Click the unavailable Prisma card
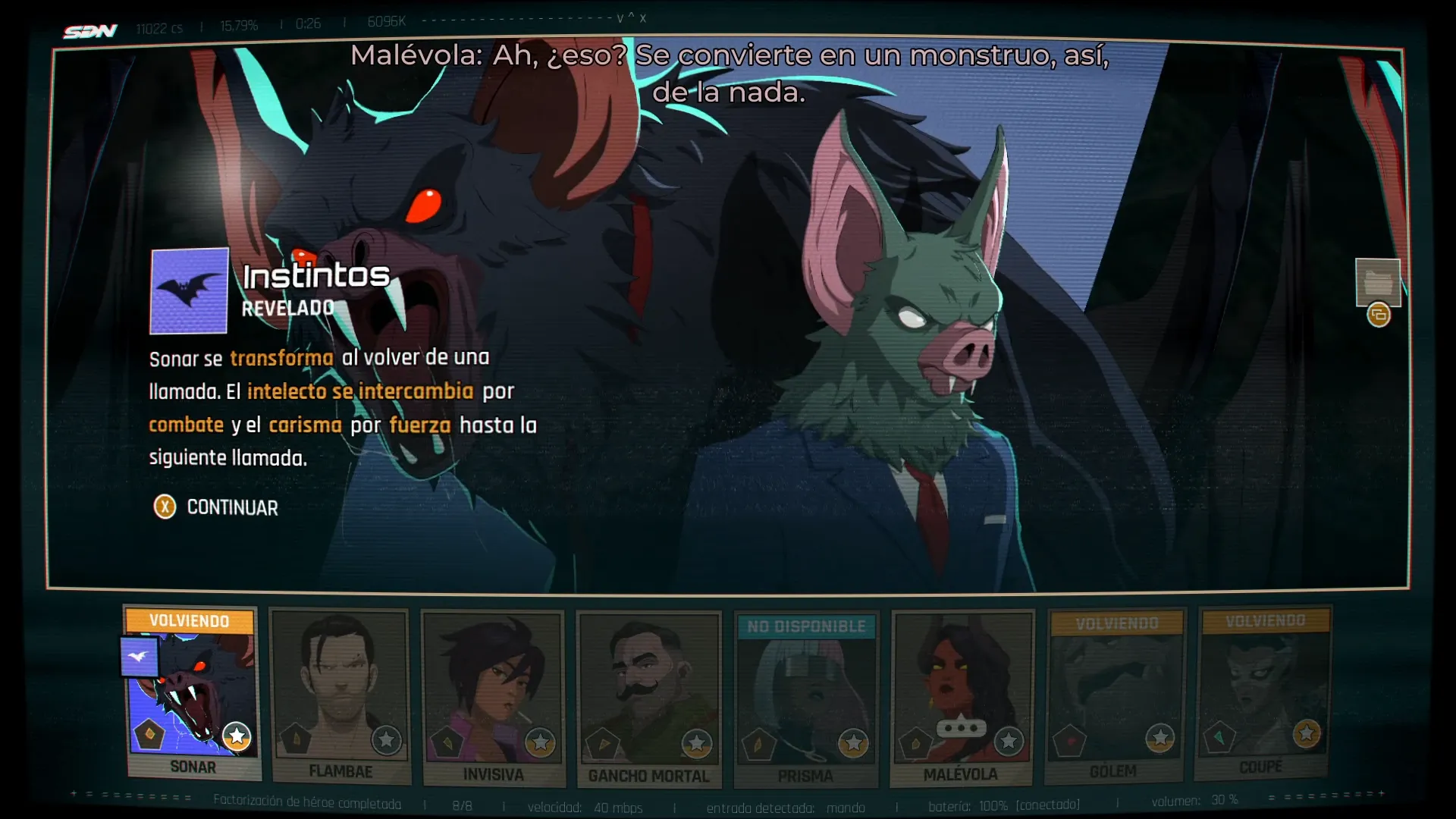The image size is (1456, 819). pos(806,698)
